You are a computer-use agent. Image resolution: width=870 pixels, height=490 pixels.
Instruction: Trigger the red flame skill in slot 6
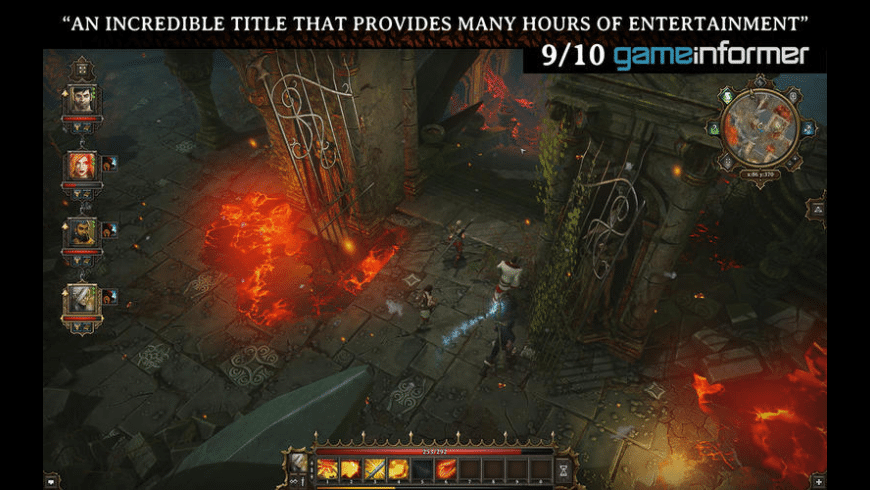coord(446,468)
